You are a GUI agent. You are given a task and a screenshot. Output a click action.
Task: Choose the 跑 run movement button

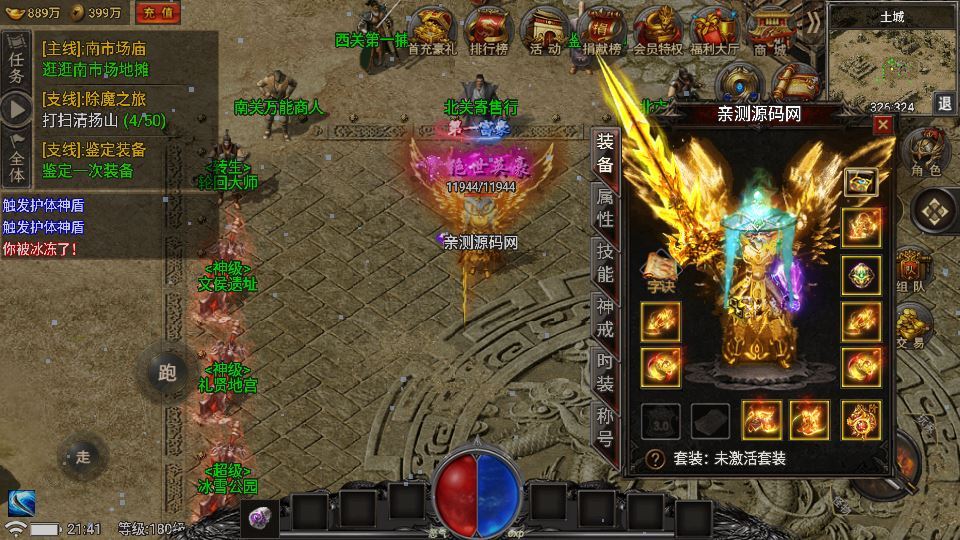pos(167,373)
